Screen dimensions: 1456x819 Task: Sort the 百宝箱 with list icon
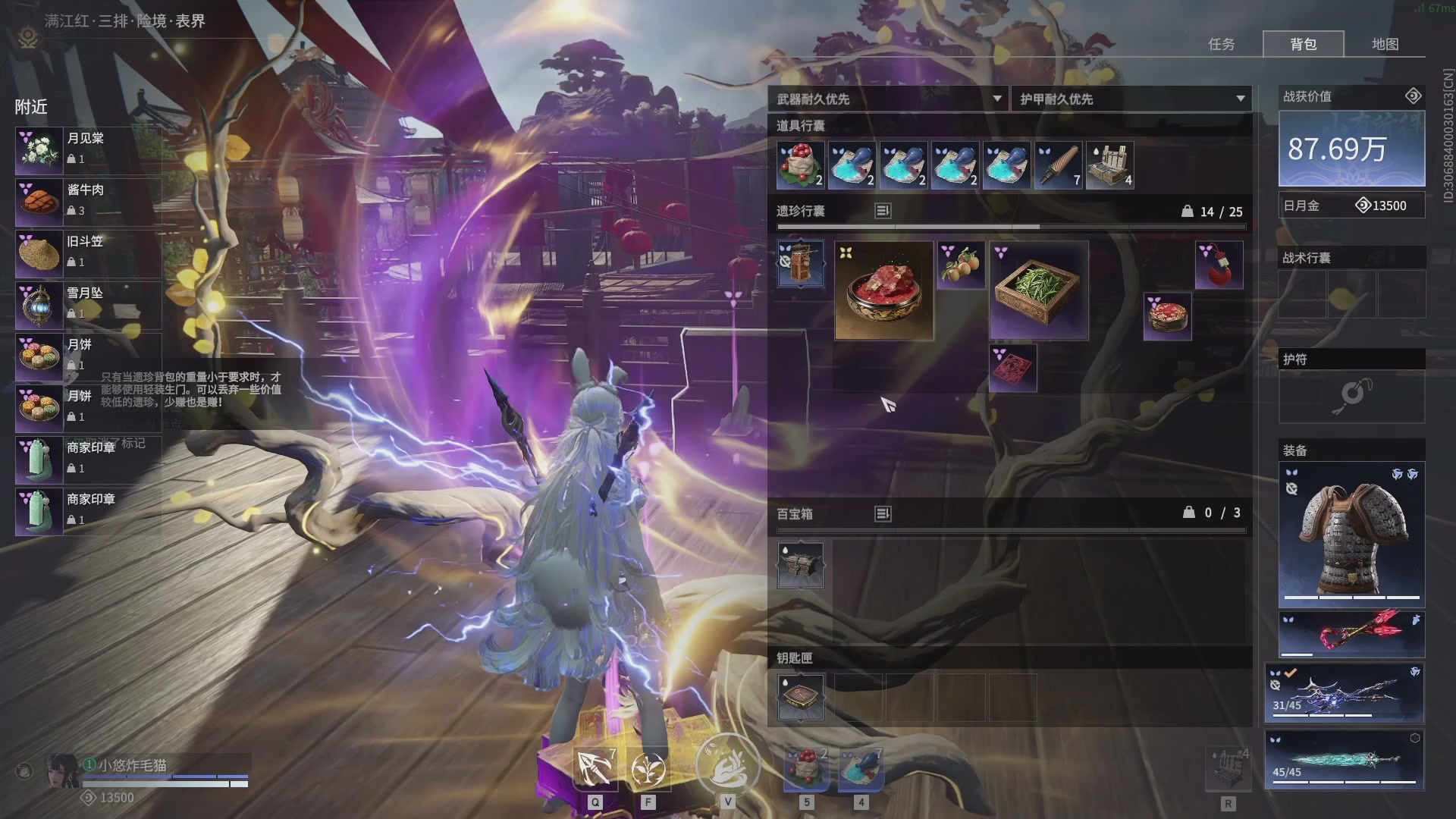tap(883, 513)
